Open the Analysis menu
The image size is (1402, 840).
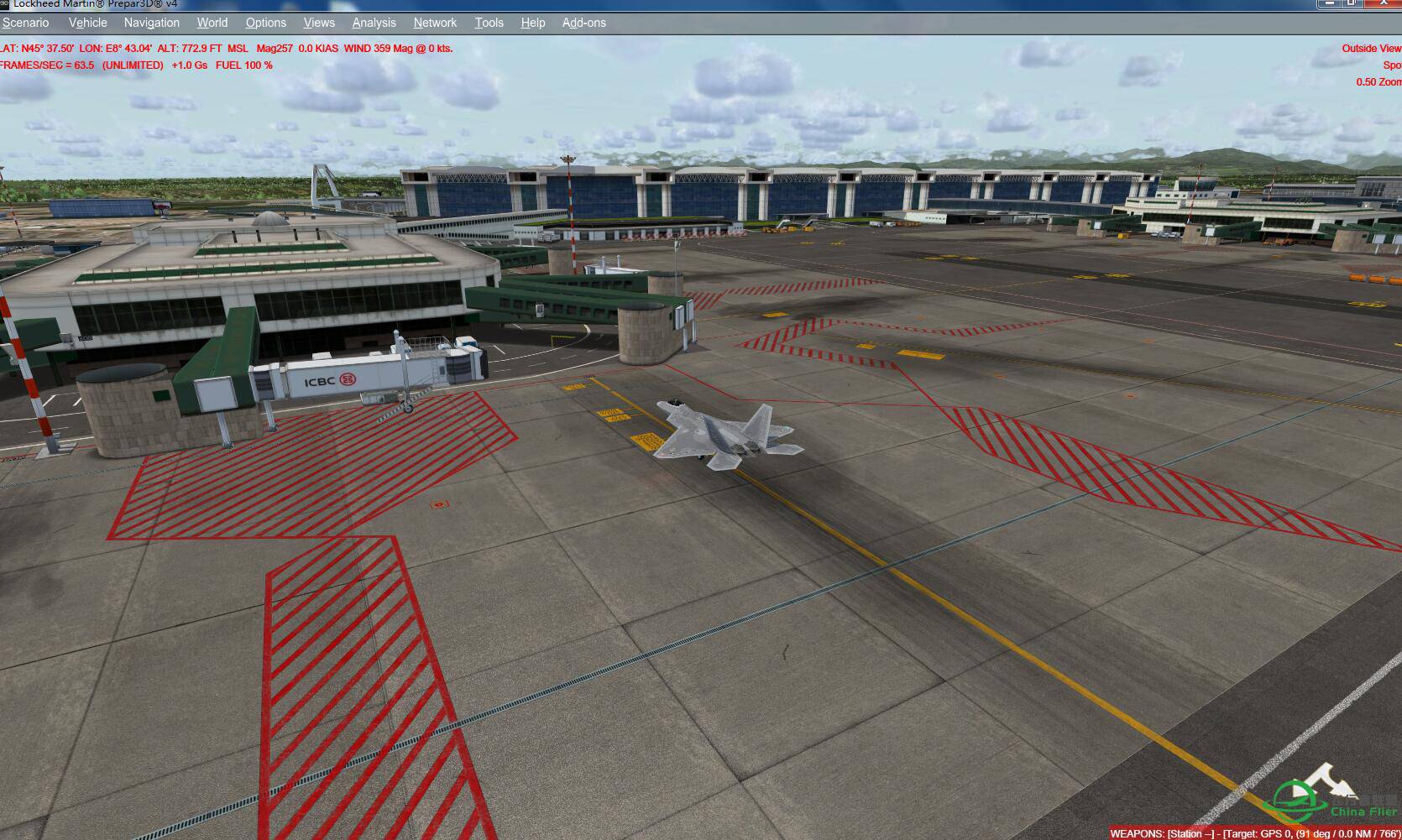click(373, 23)
